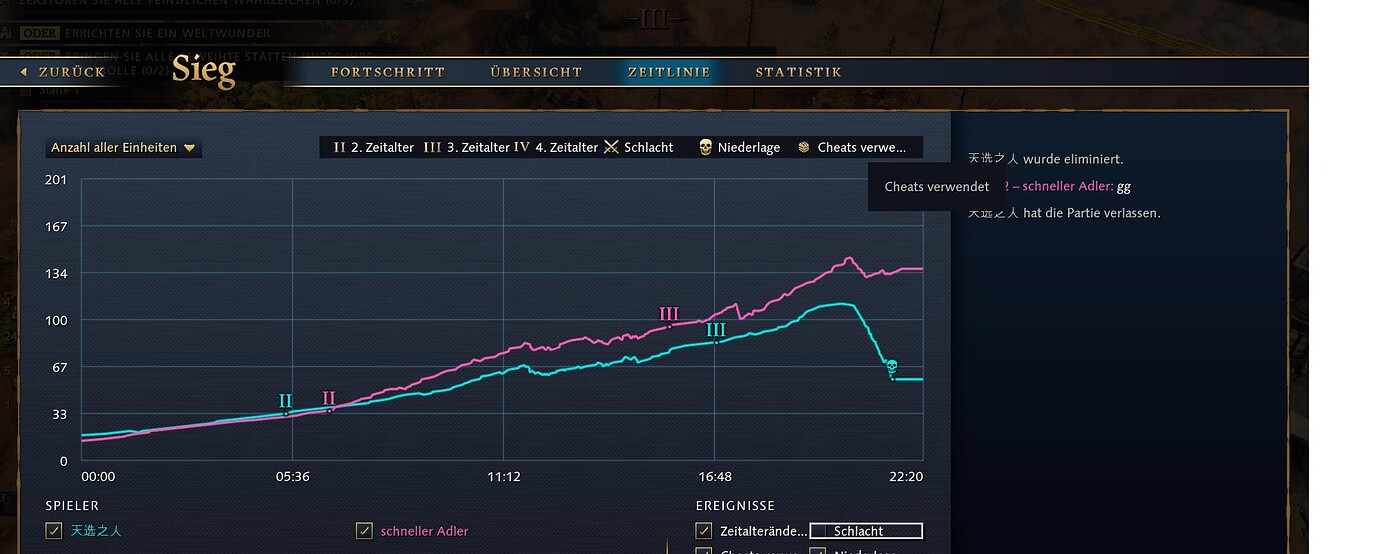Show the Statistik tab
1380x554 pixels.
coord(798,72)
